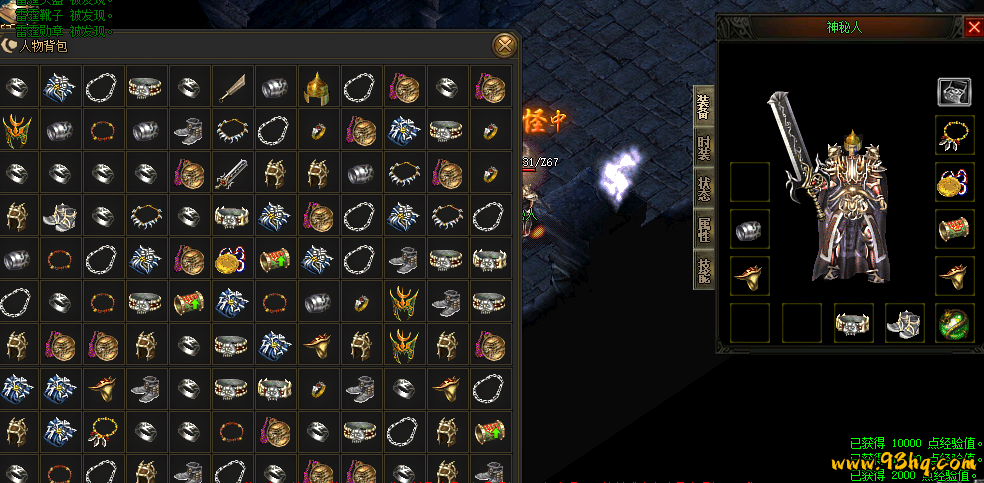Select the equipped red and green bracelet
Screen dimensions: 984x483
click(954, 229)
